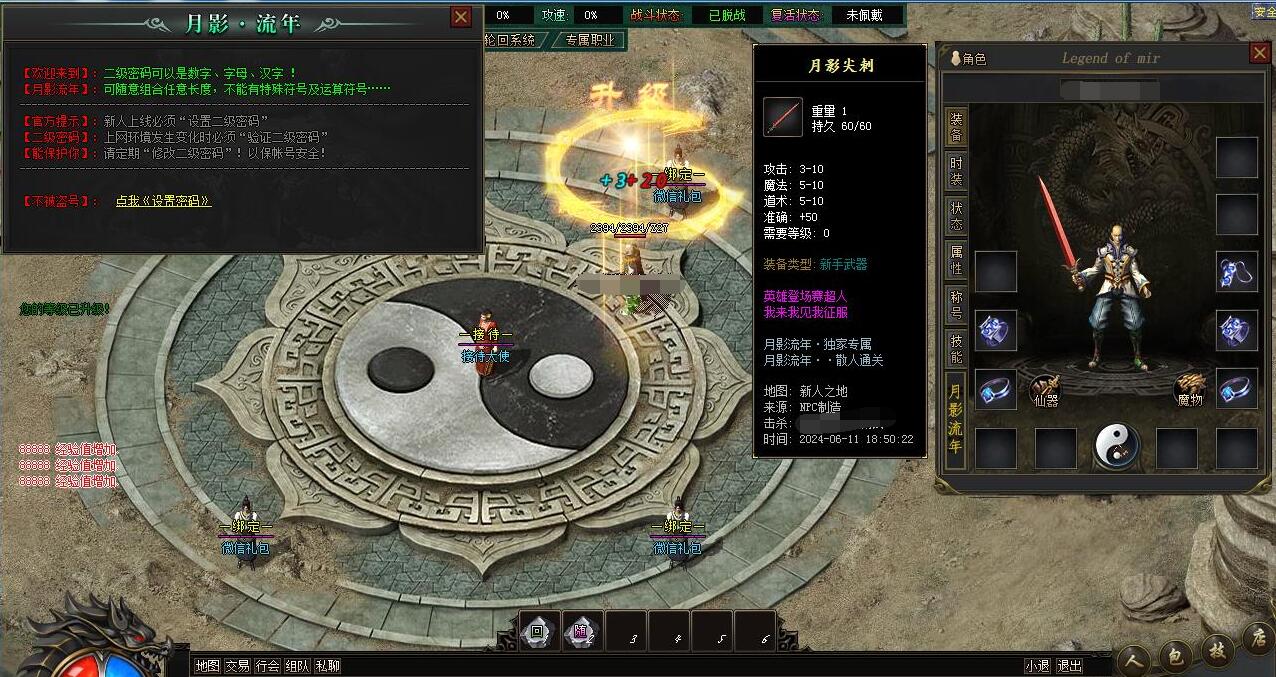The image size is (1276, 677).
Task: Close the 月影·流年 notice window
Action: 461,17
